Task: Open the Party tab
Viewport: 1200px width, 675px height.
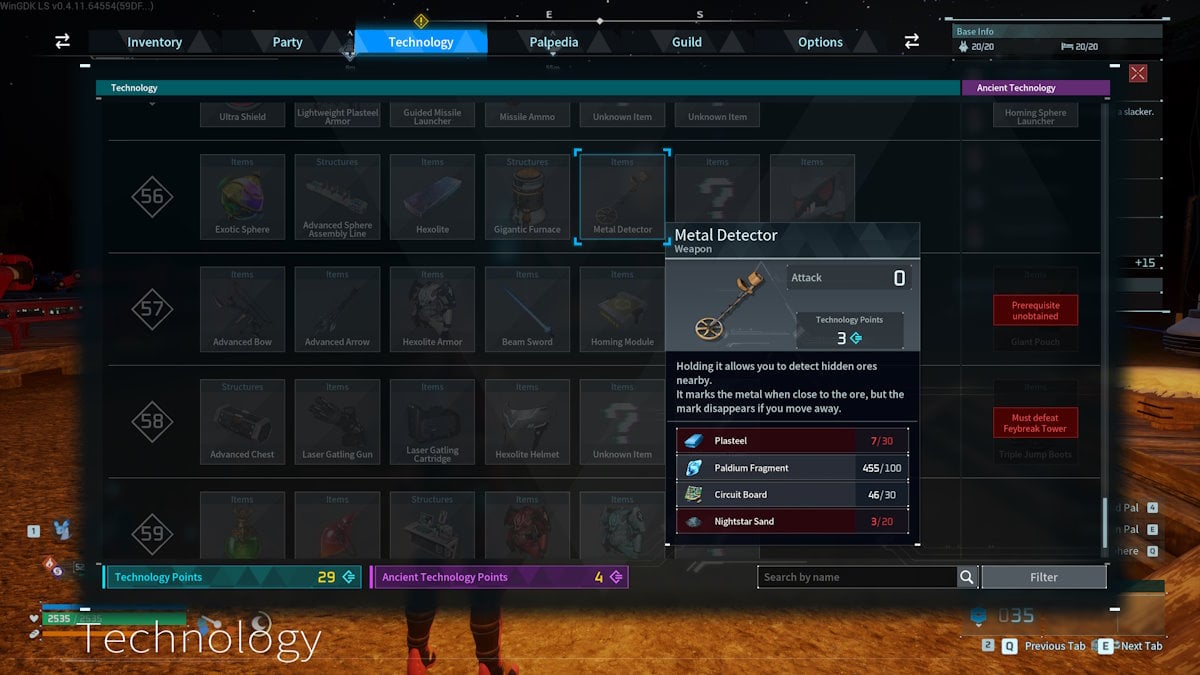Action: pyautogui.click(x=287, y=42)
